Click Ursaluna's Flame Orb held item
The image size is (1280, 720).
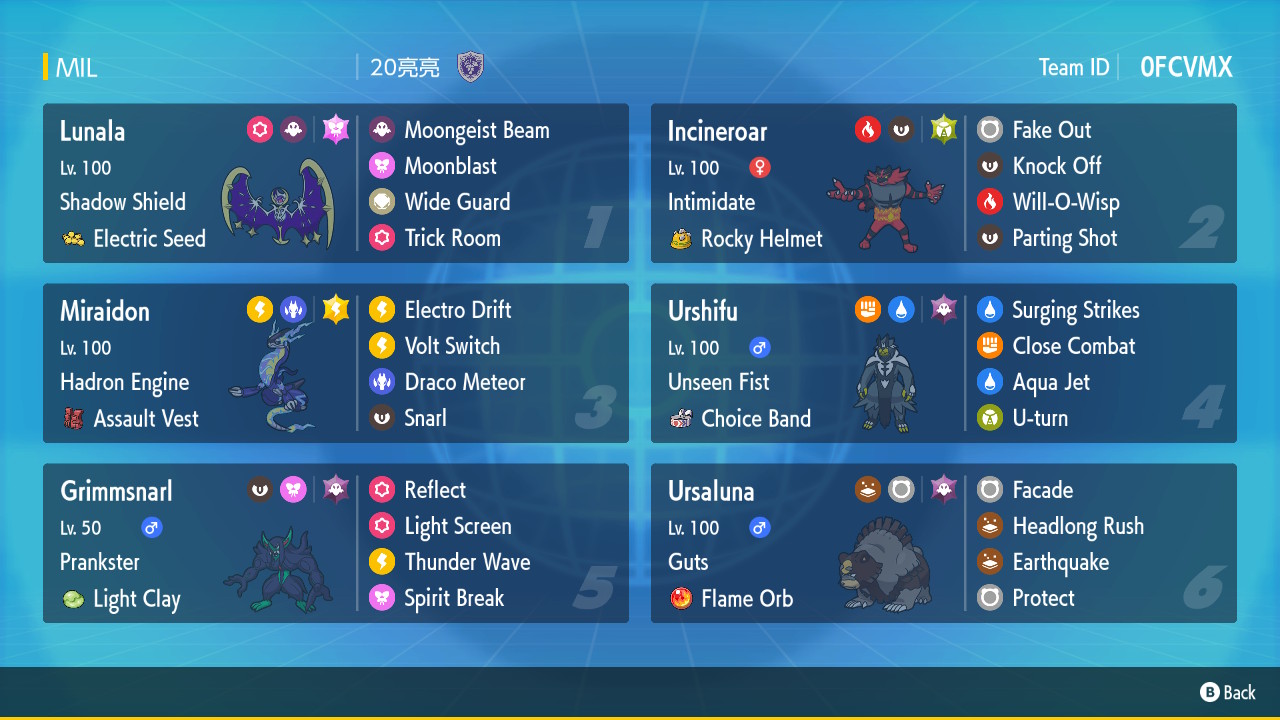[746, 599]
